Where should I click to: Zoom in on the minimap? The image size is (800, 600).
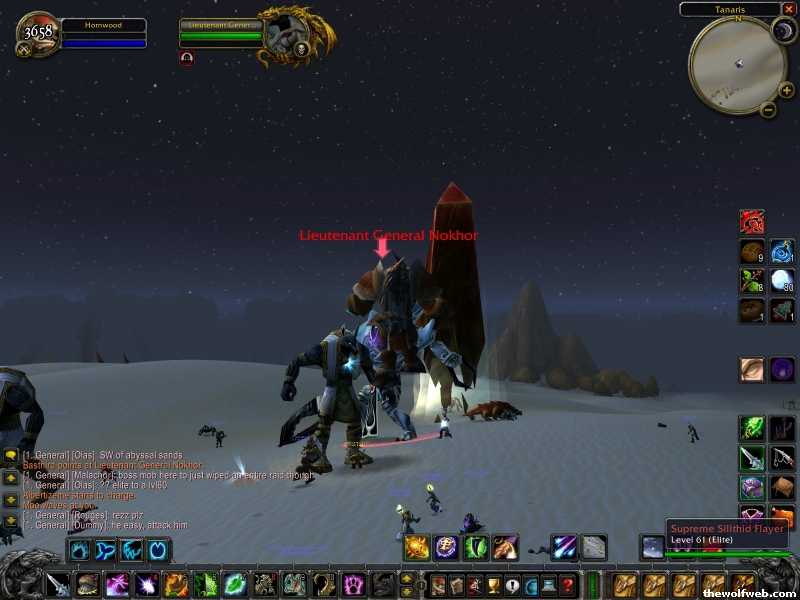pyautogui.click(x=787, y=90)
